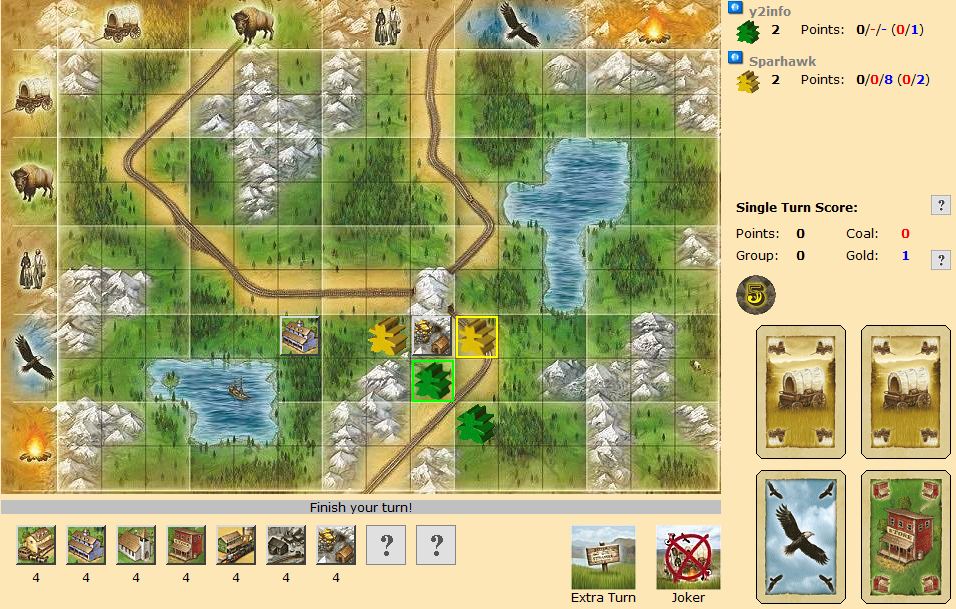
Task: Choose the coal mine building tile
Action: click(x=286, y=545)
